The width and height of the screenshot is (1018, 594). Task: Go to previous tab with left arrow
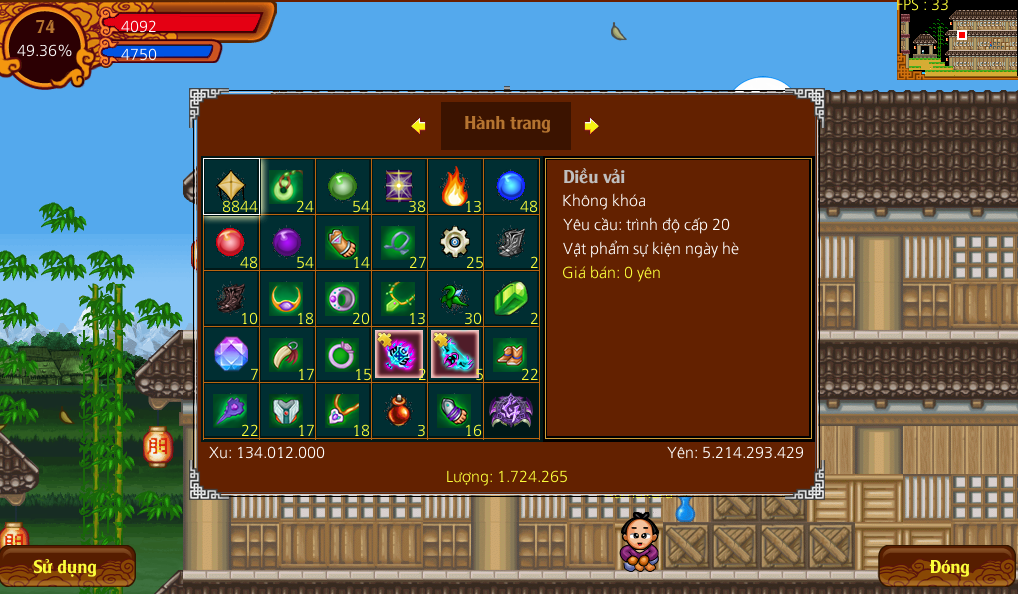click(418, 126)
